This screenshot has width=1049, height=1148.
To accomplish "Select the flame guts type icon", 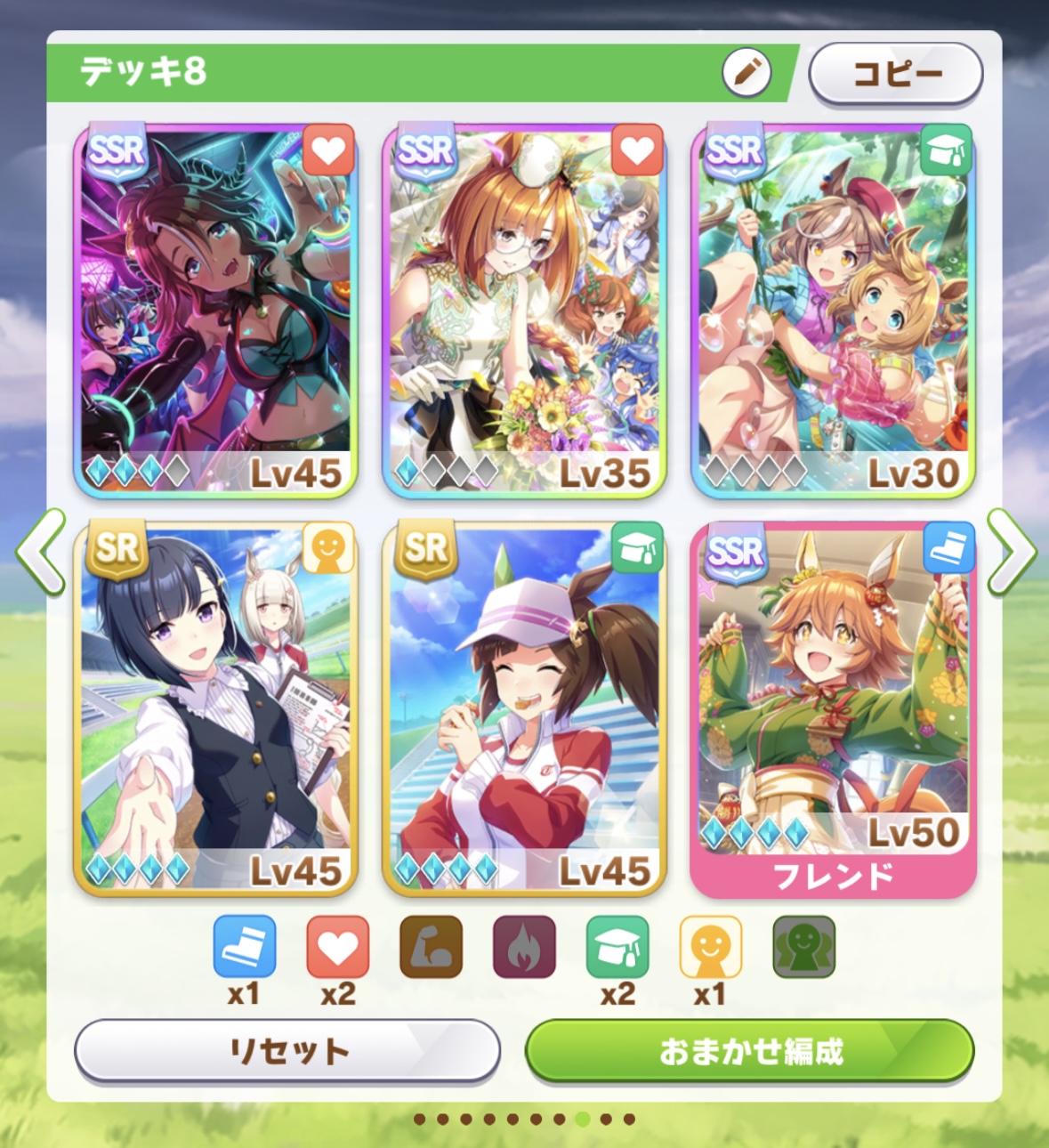I will coord(524,947).
